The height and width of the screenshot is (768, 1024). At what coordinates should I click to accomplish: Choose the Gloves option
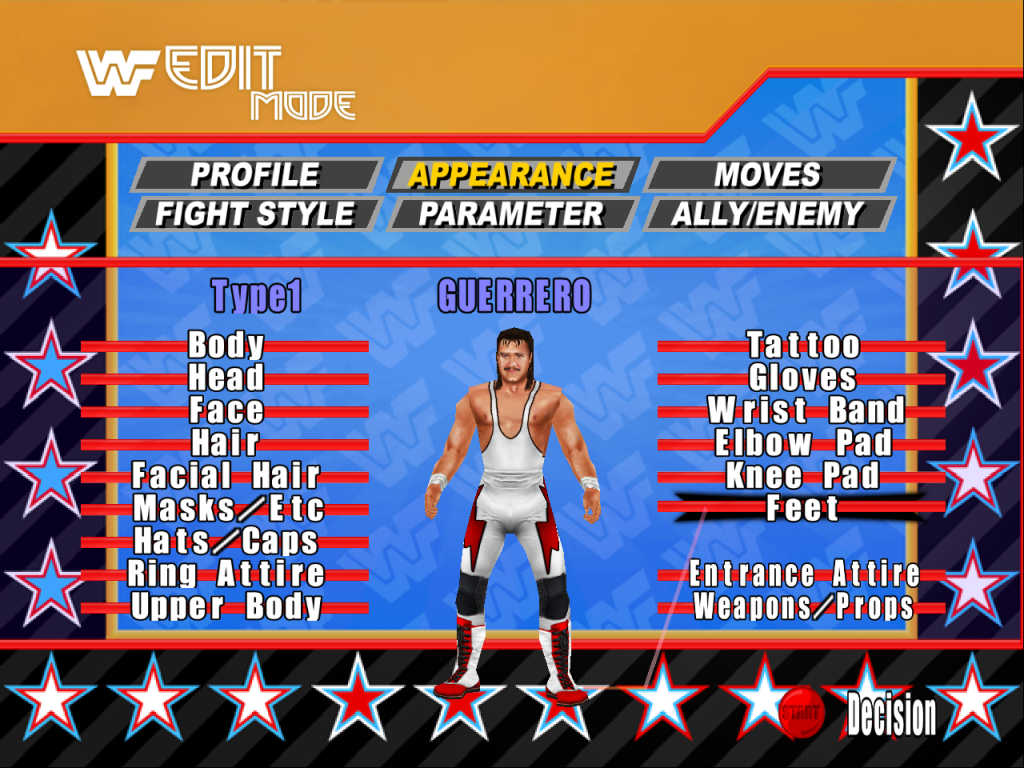(x=803, y=378)
